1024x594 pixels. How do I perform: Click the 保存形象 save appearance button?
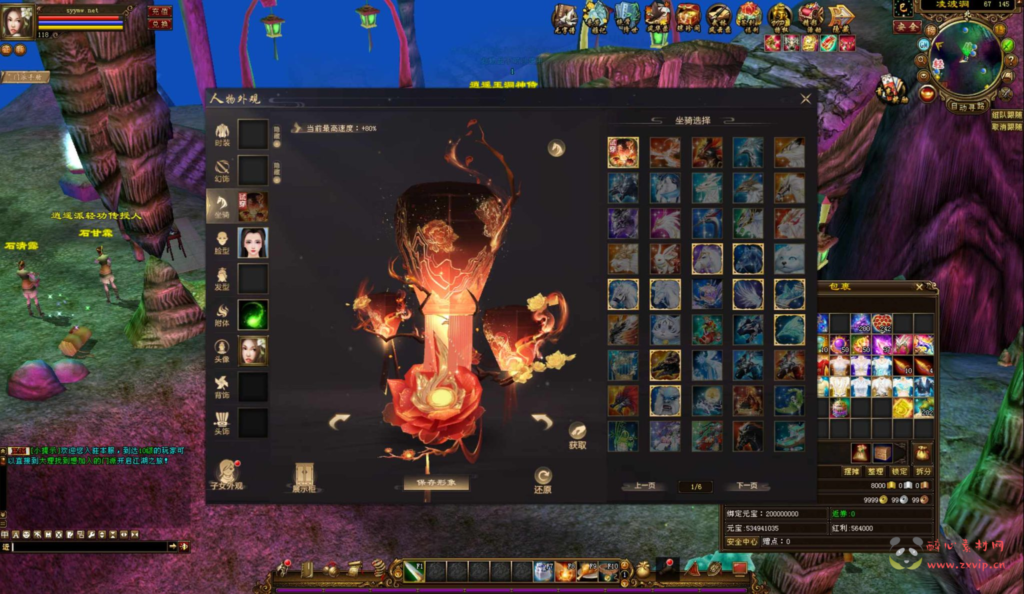tap(435, 482)
